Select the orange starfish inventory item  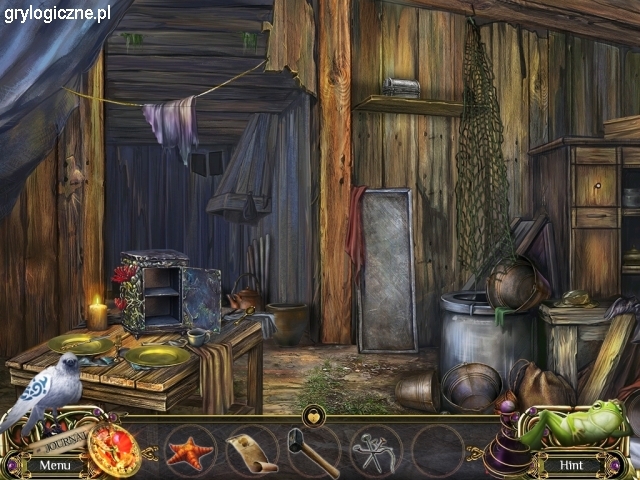(189, 452)
